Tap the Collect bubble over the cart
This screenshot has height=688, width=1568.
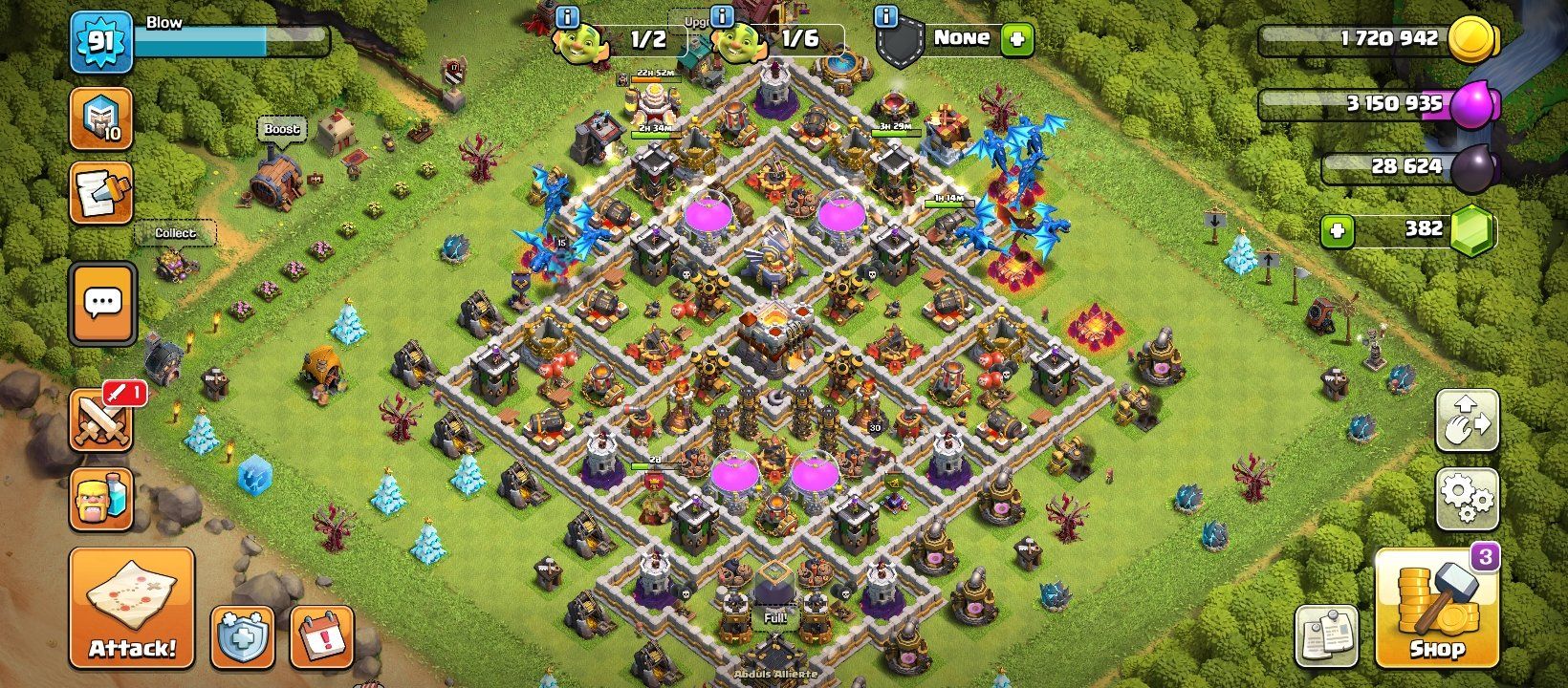[175, 233]
